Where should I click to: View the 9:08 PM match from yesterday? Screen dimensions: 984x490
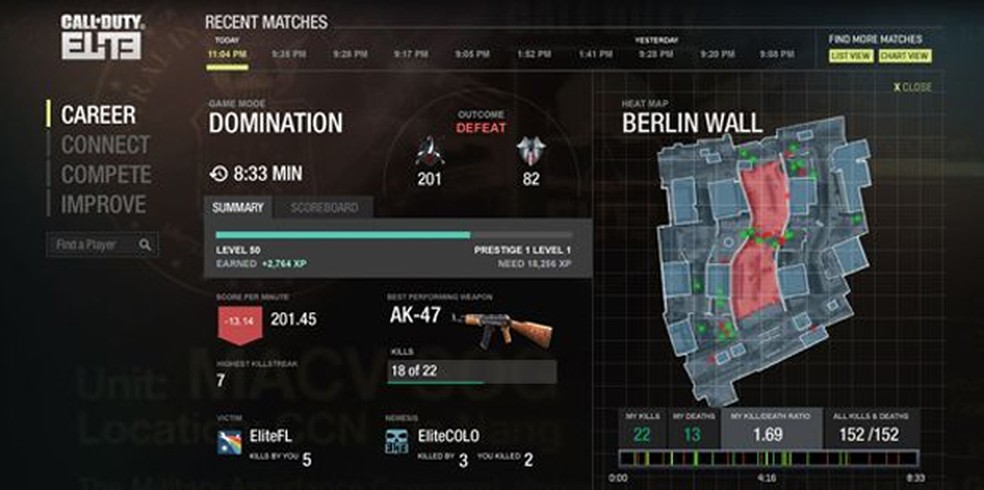776,54
